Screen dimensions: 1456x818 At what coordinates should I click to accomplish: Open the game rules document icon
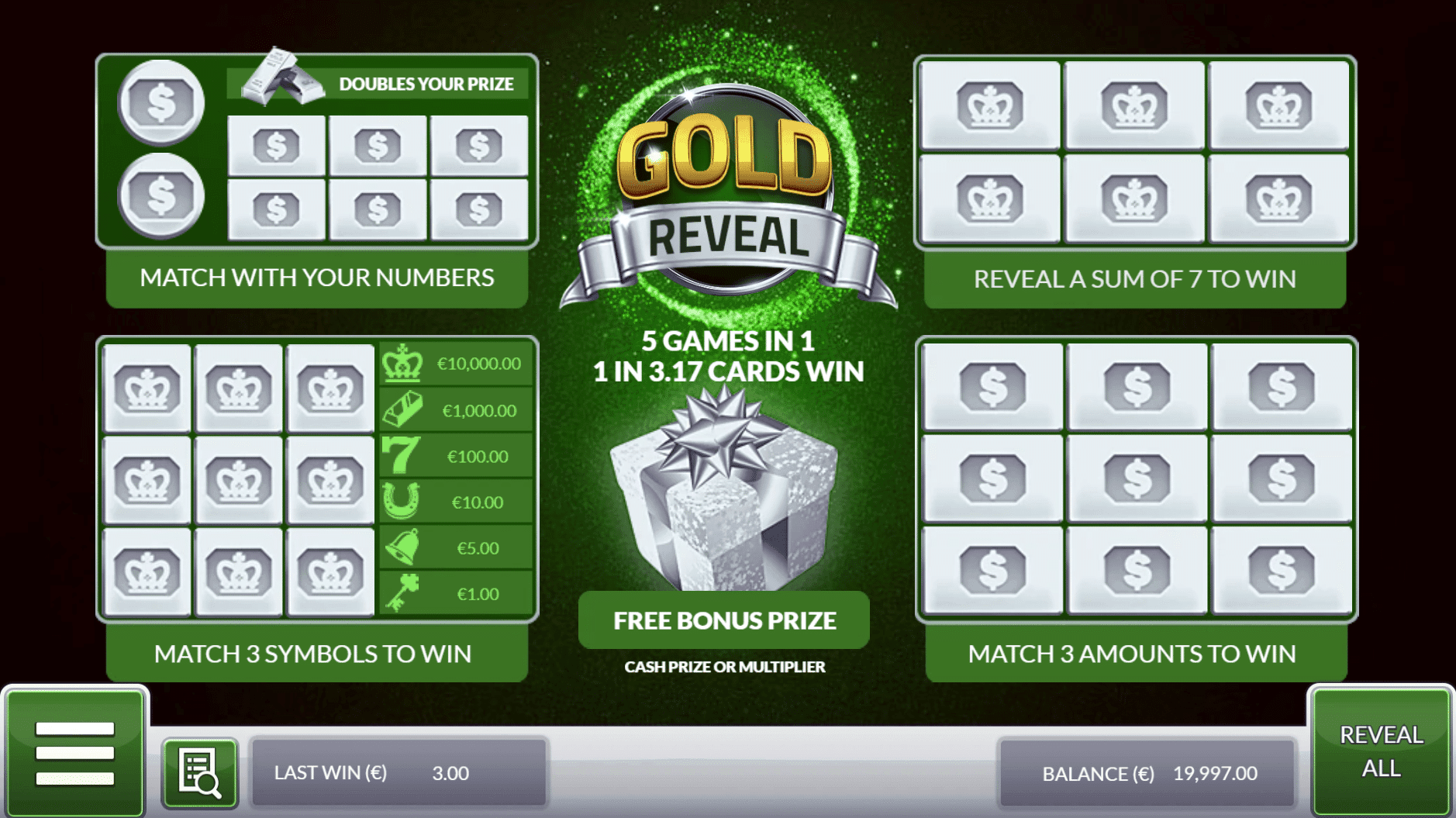pos(199,771)
